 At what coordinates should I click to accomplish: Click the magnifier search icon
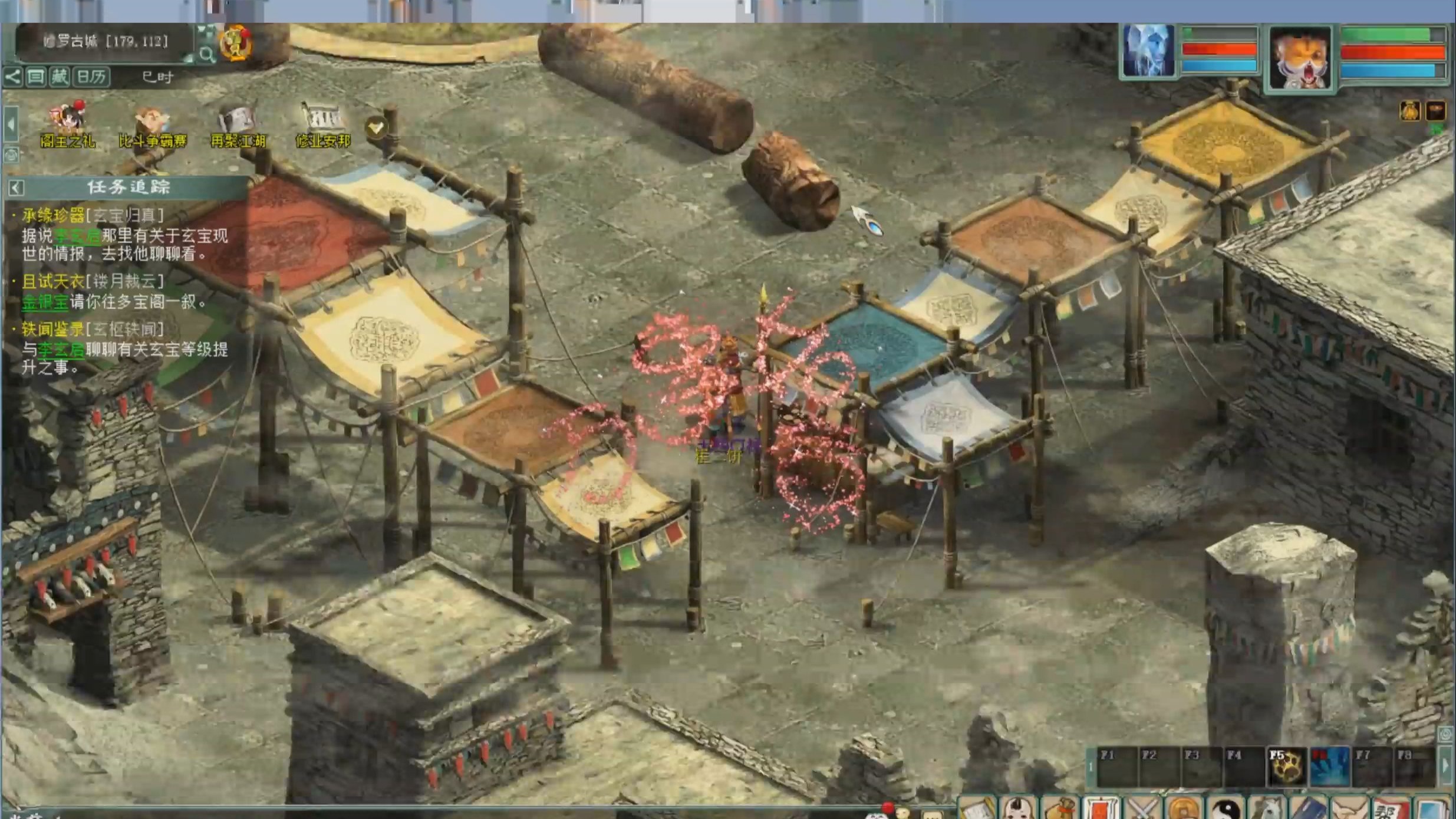point(207,55)
